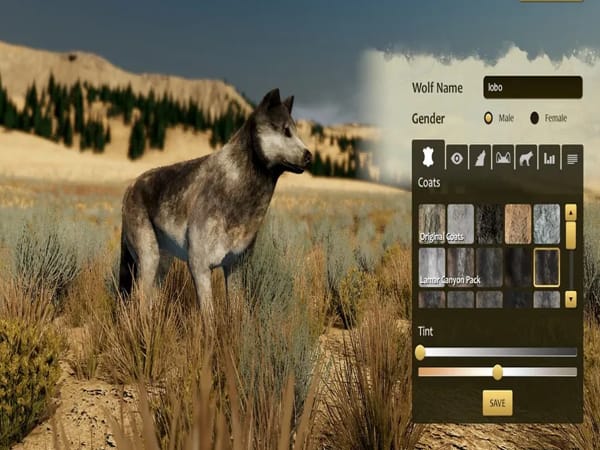Choose the Female gender option

[535, 118]
